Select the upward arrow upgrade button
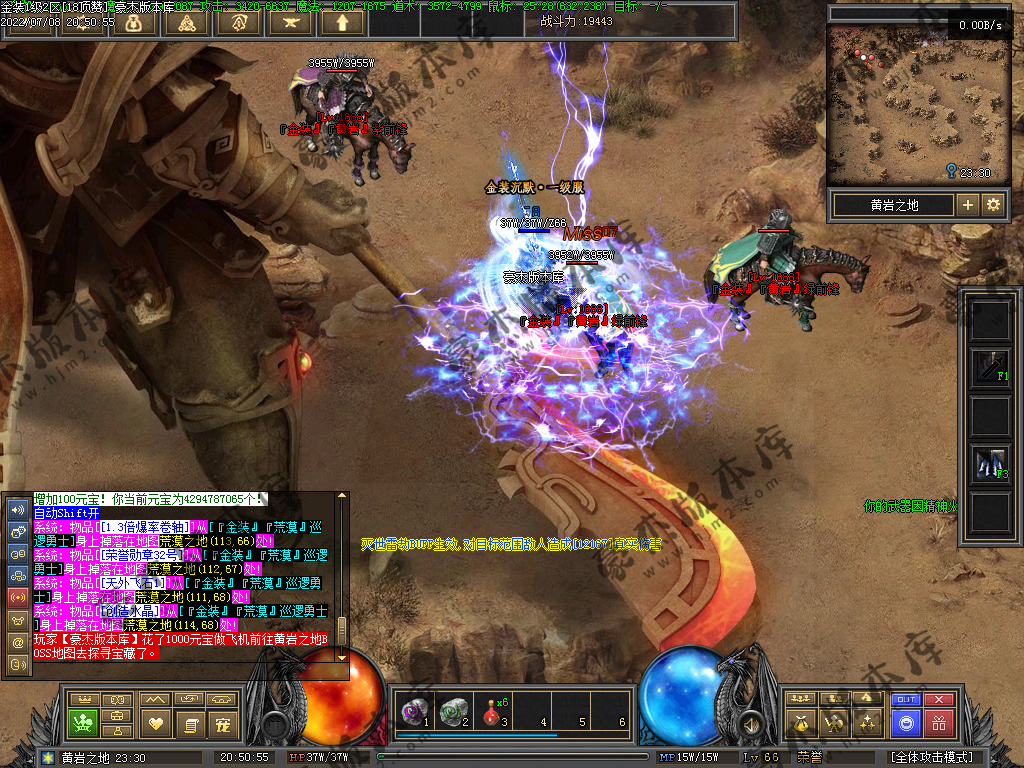The width and height of the screenshot is (1024, 768). (x=343, y=22)
